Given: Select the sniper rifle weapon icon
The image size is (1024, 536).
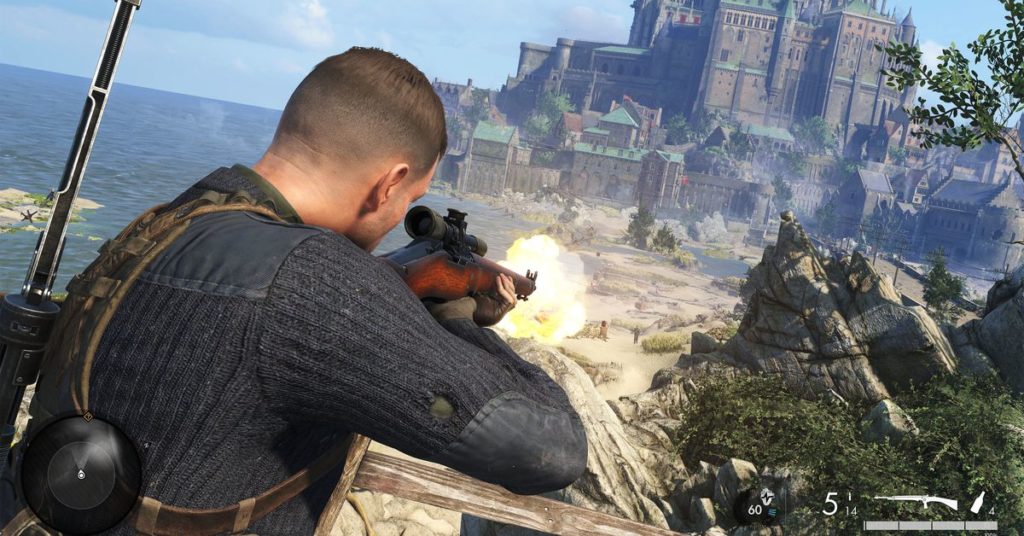Looking at the screenshot, I should (x=915, y=502).
